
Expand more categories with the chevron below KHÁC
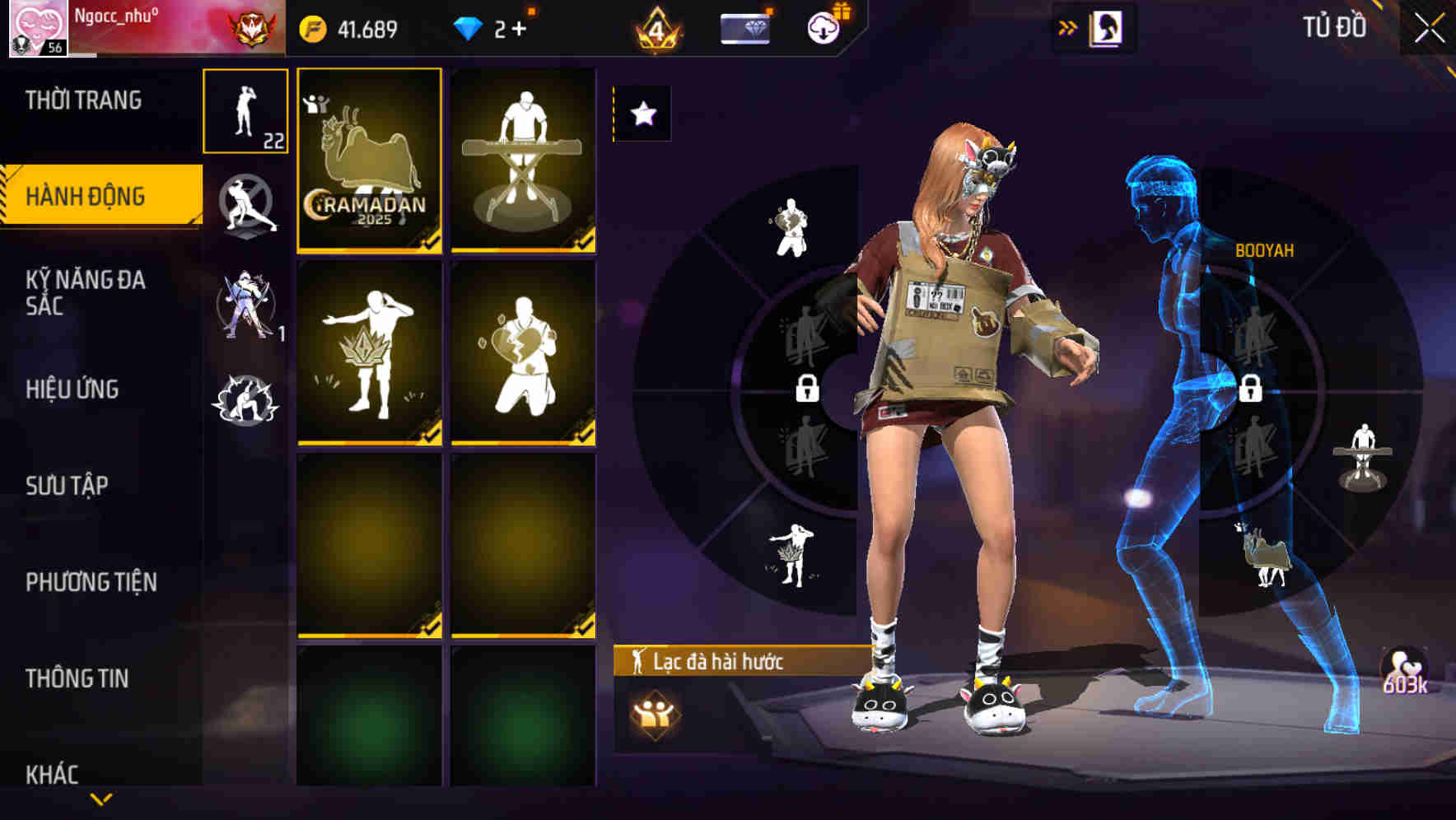100,797
